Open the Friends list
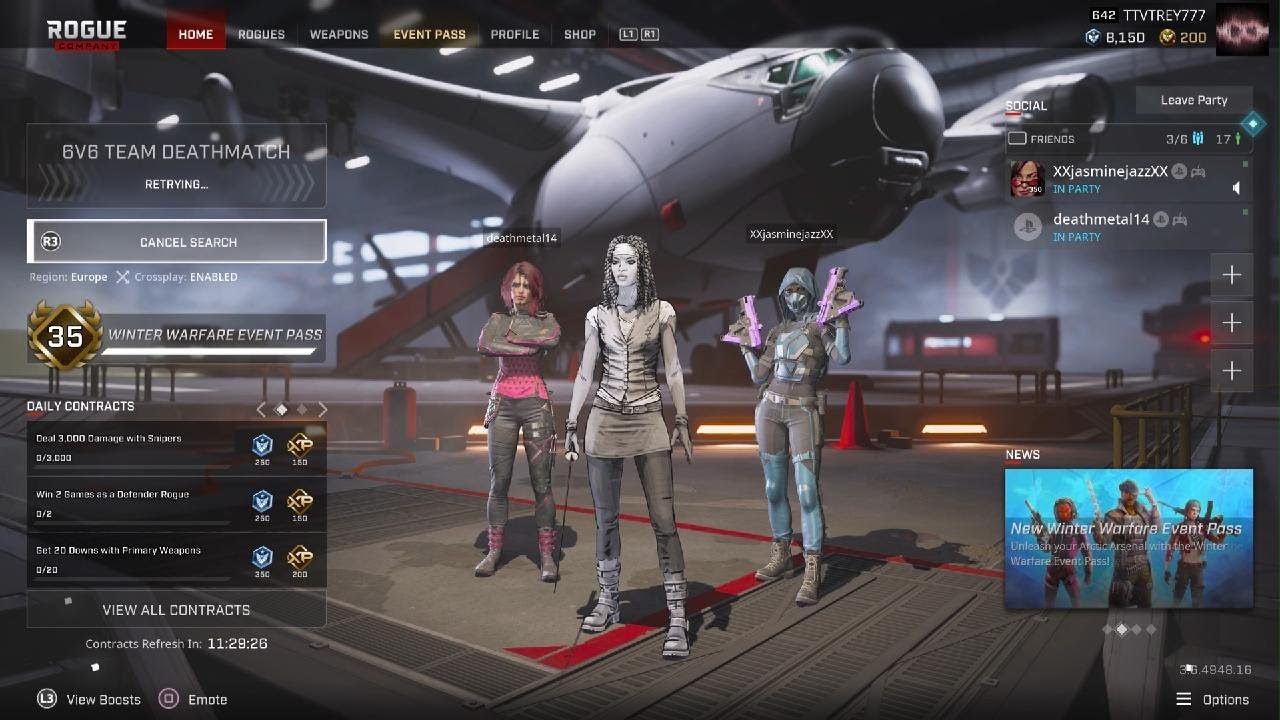Image resolution: width=1280 pixels, height=720 pixels. (1050, 139)
